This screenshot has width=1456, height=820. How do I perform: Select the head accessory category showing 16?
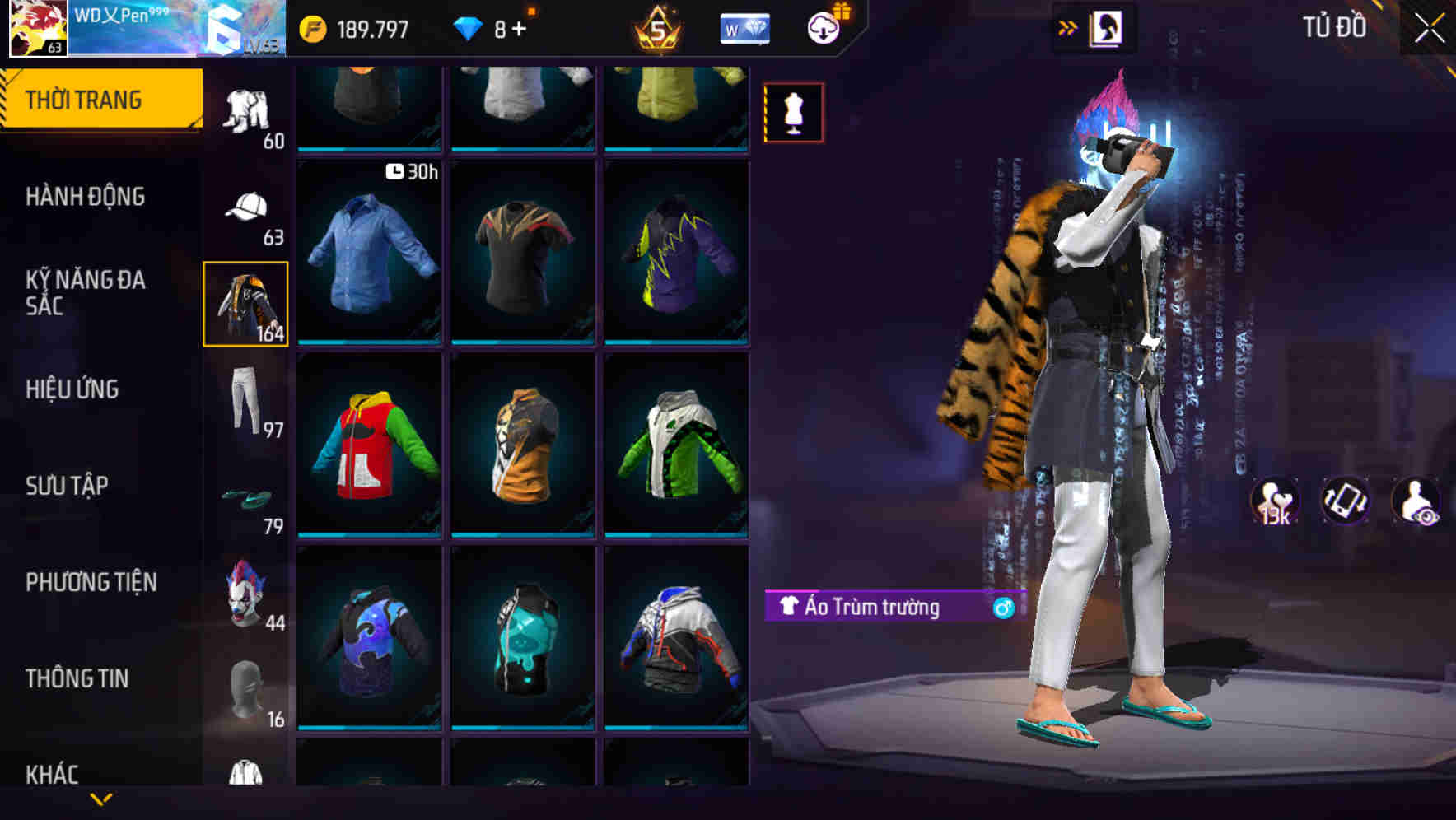(245, 686)
